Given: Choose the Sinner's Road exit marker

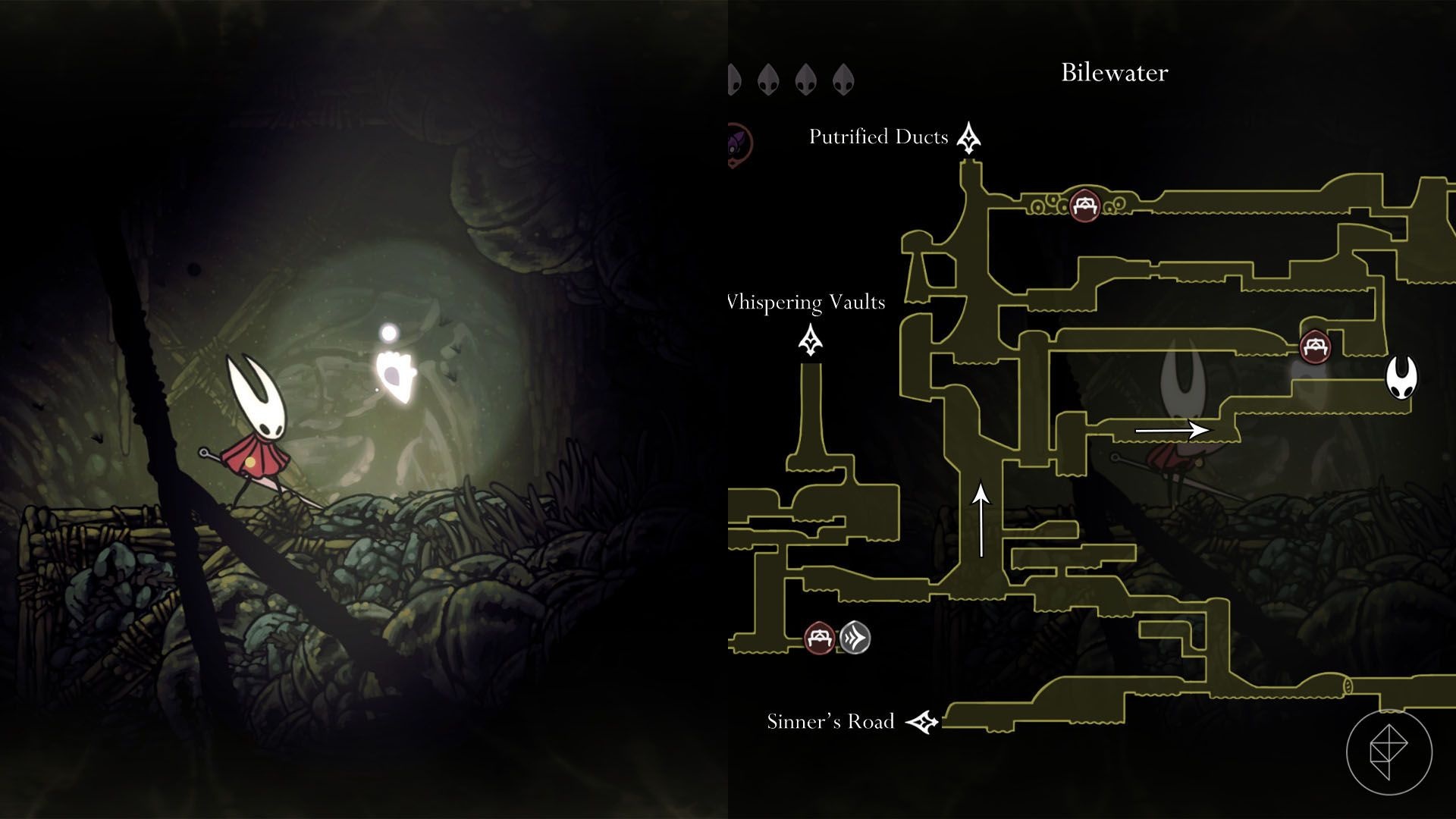Looking at the screenshot, I should [x=923, y=722].
